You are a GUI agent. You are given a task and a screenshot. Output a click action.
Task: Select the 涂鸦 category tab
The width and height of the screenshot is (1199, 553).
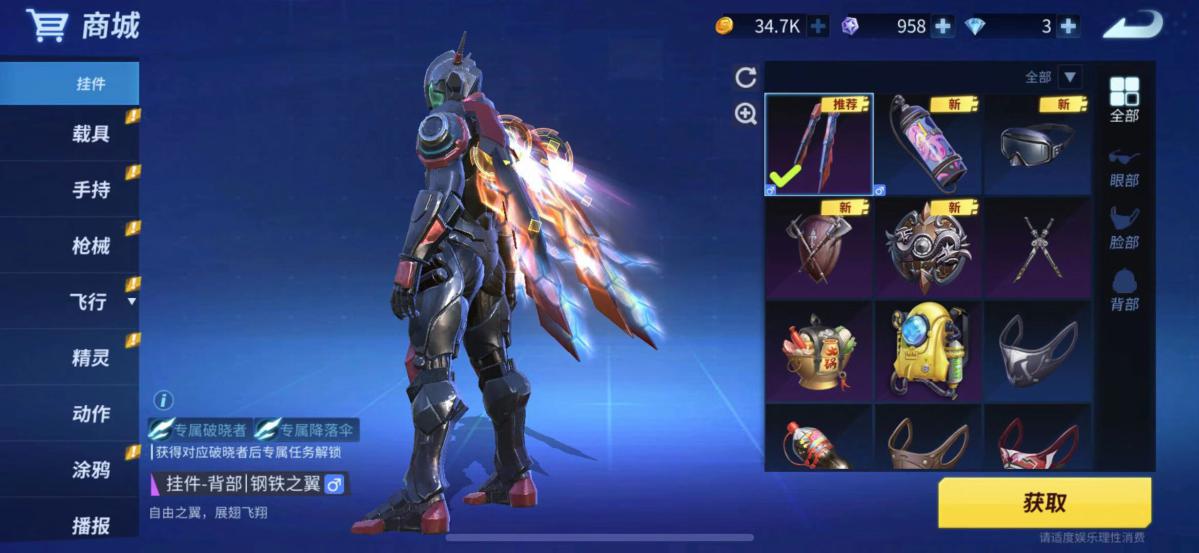(90, 470)
